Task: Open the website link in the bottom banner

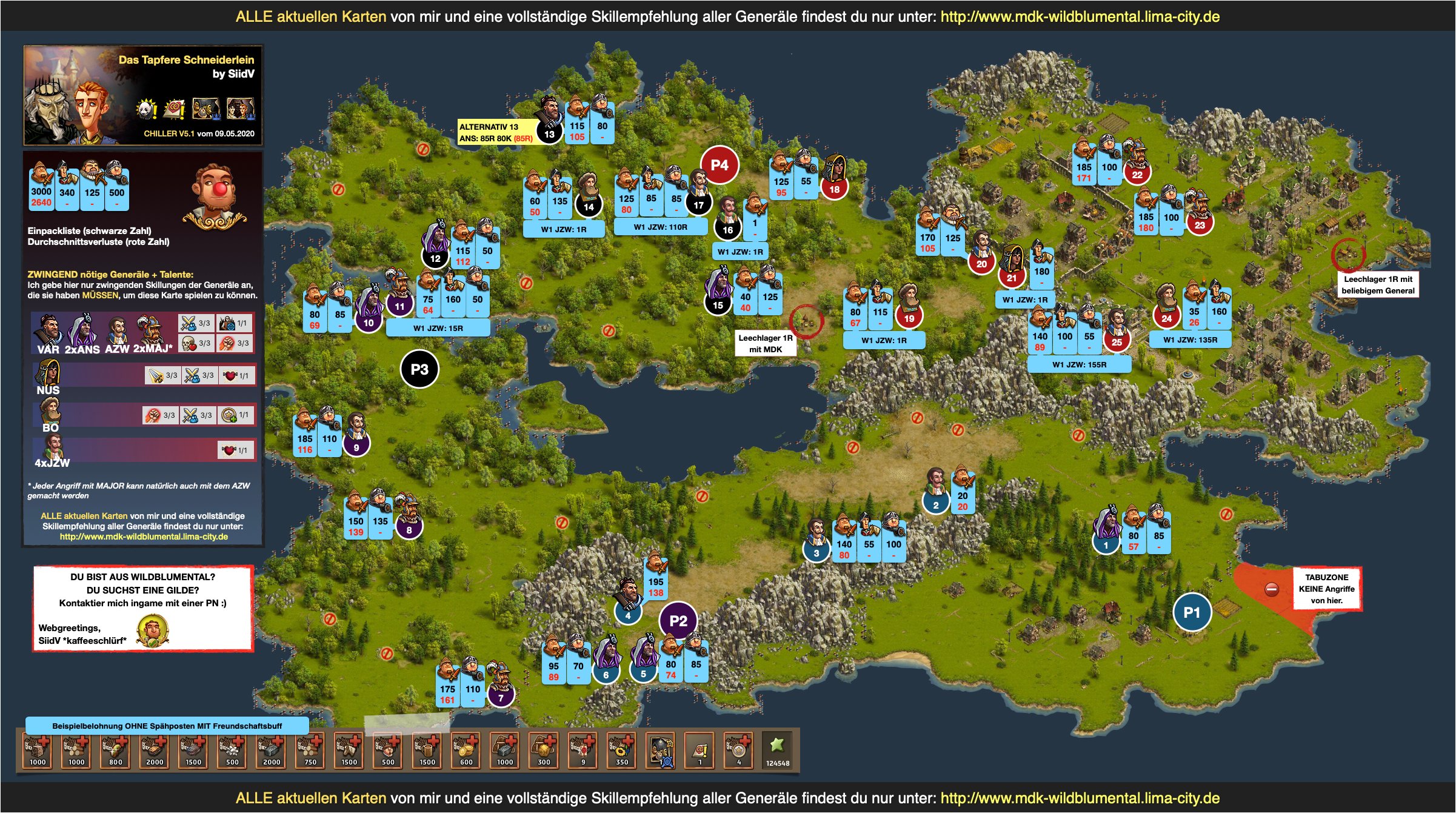Action: [1080, 798]
